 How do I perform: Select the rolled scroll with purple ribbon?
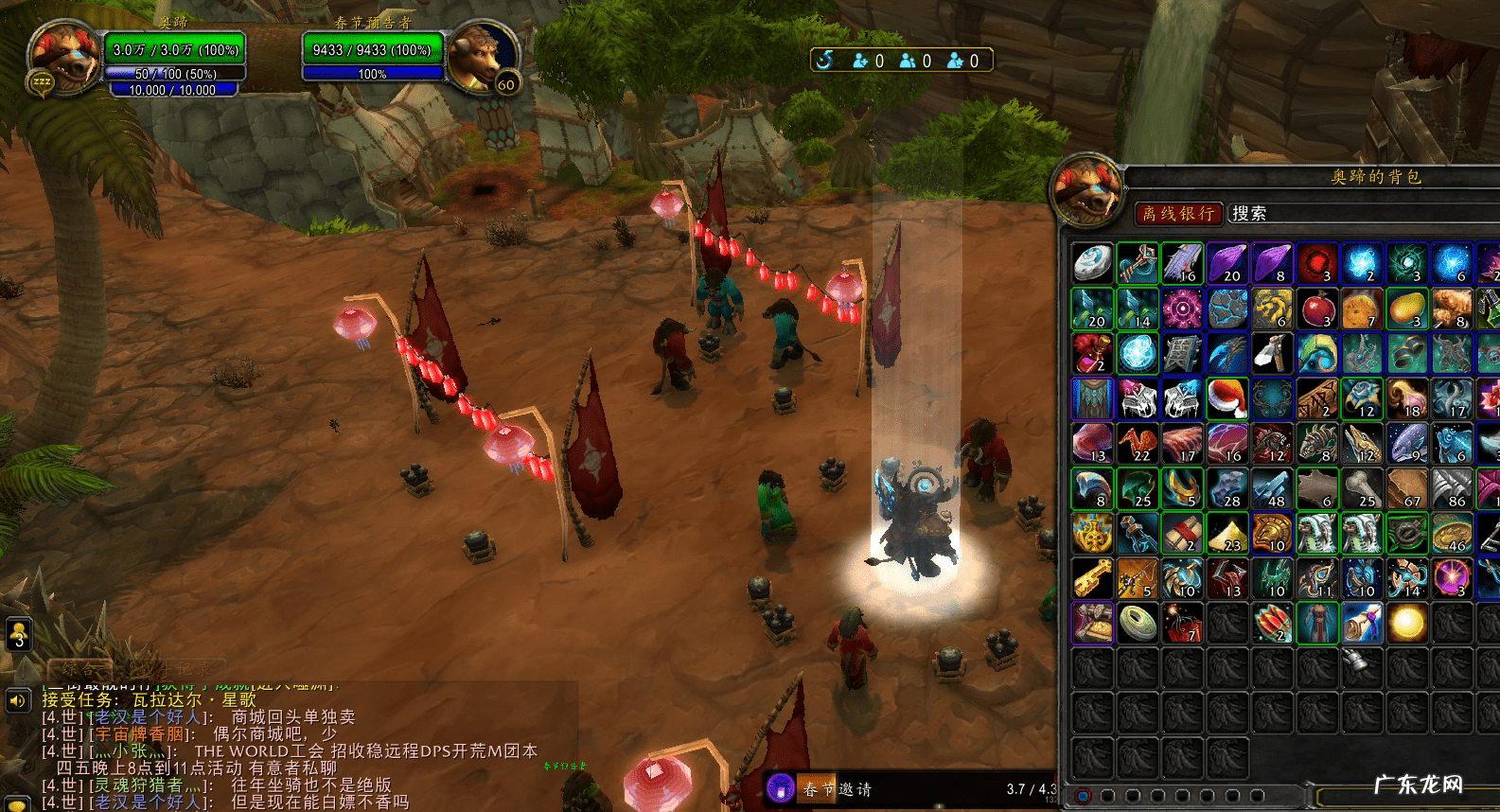point(1361,624)
